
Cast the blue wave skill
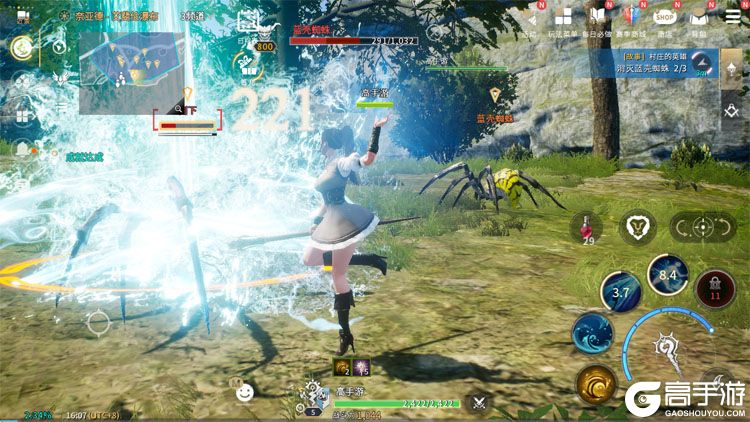pyautogui.click(x=592, y=334)
